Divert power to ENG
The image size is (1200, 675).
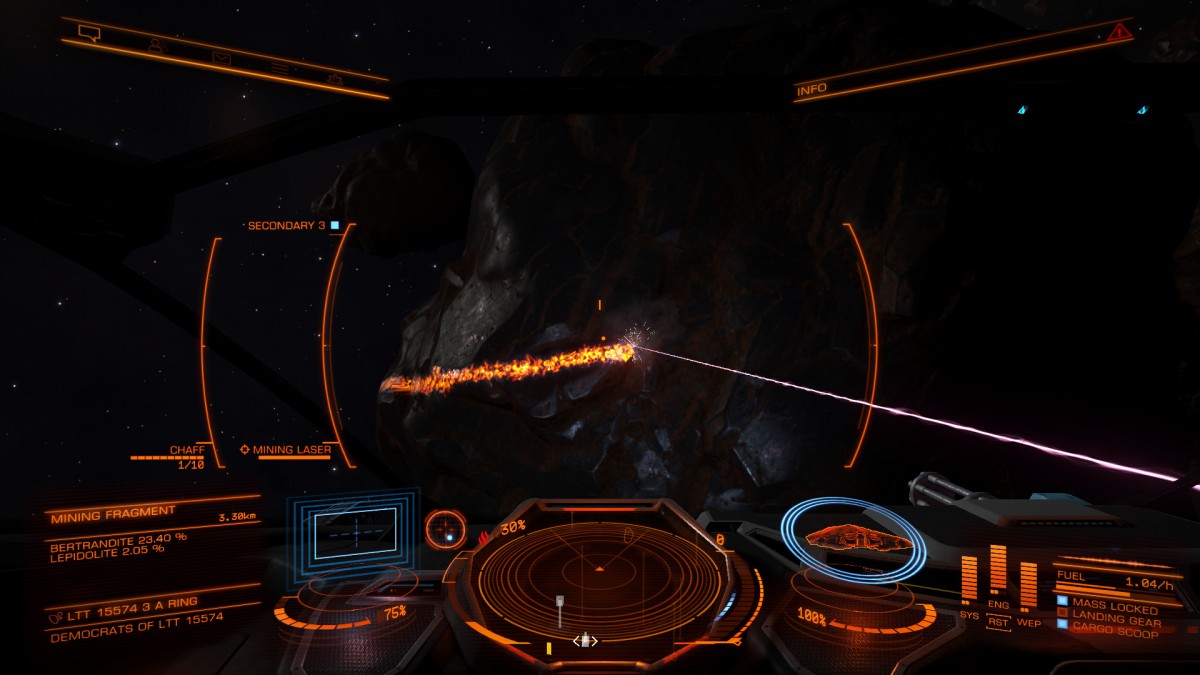pos(998,606)
